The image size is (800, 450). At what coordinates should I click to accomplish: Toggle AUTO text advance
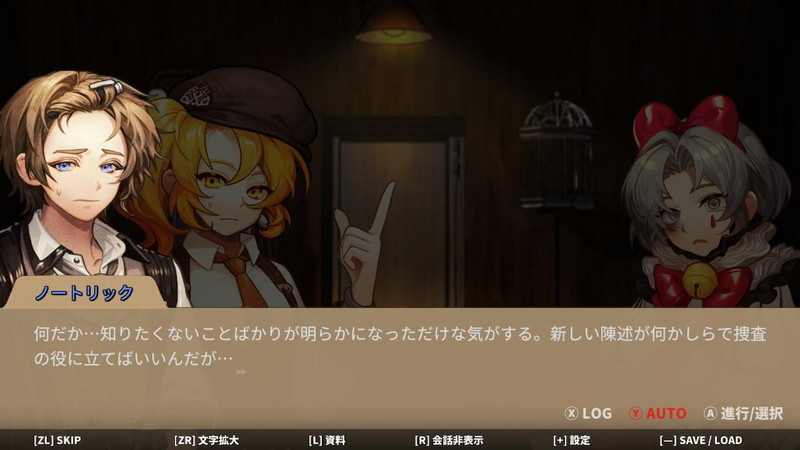click(657, 413)
